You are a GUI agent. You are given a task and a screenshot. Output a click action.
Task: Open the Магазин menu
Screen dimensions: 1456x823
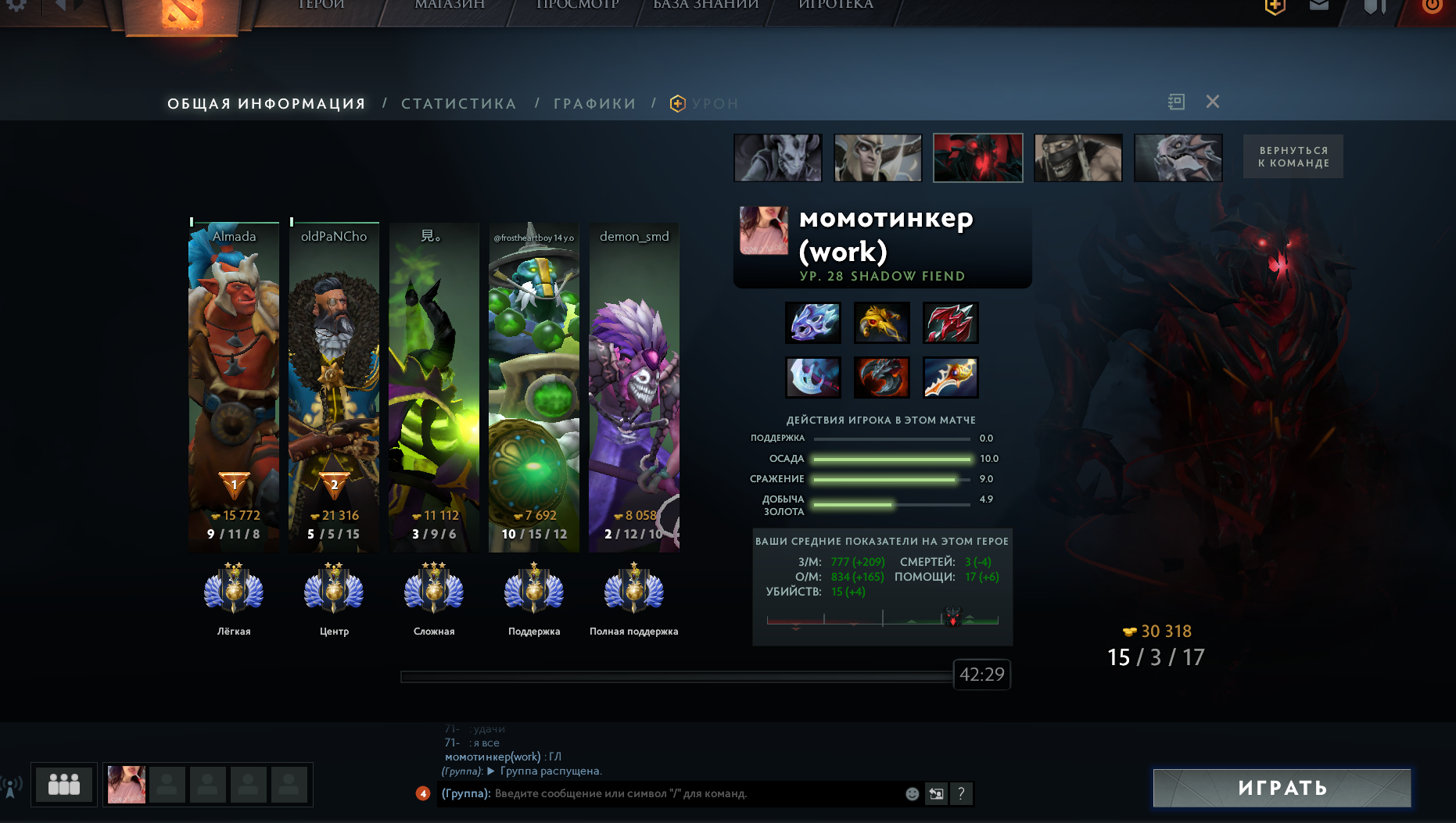click(450, 5)
